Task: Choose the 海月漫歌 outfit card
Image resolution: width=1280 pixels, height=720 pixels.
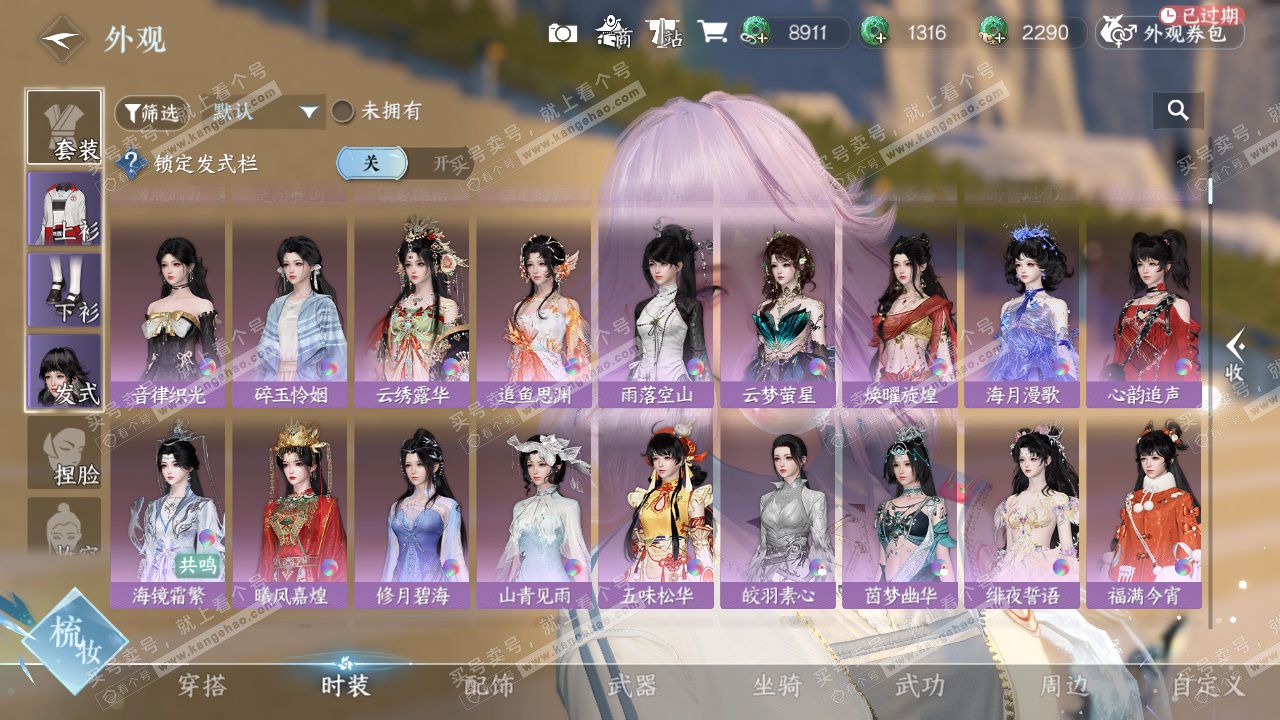Action: tap(1022, 312)
